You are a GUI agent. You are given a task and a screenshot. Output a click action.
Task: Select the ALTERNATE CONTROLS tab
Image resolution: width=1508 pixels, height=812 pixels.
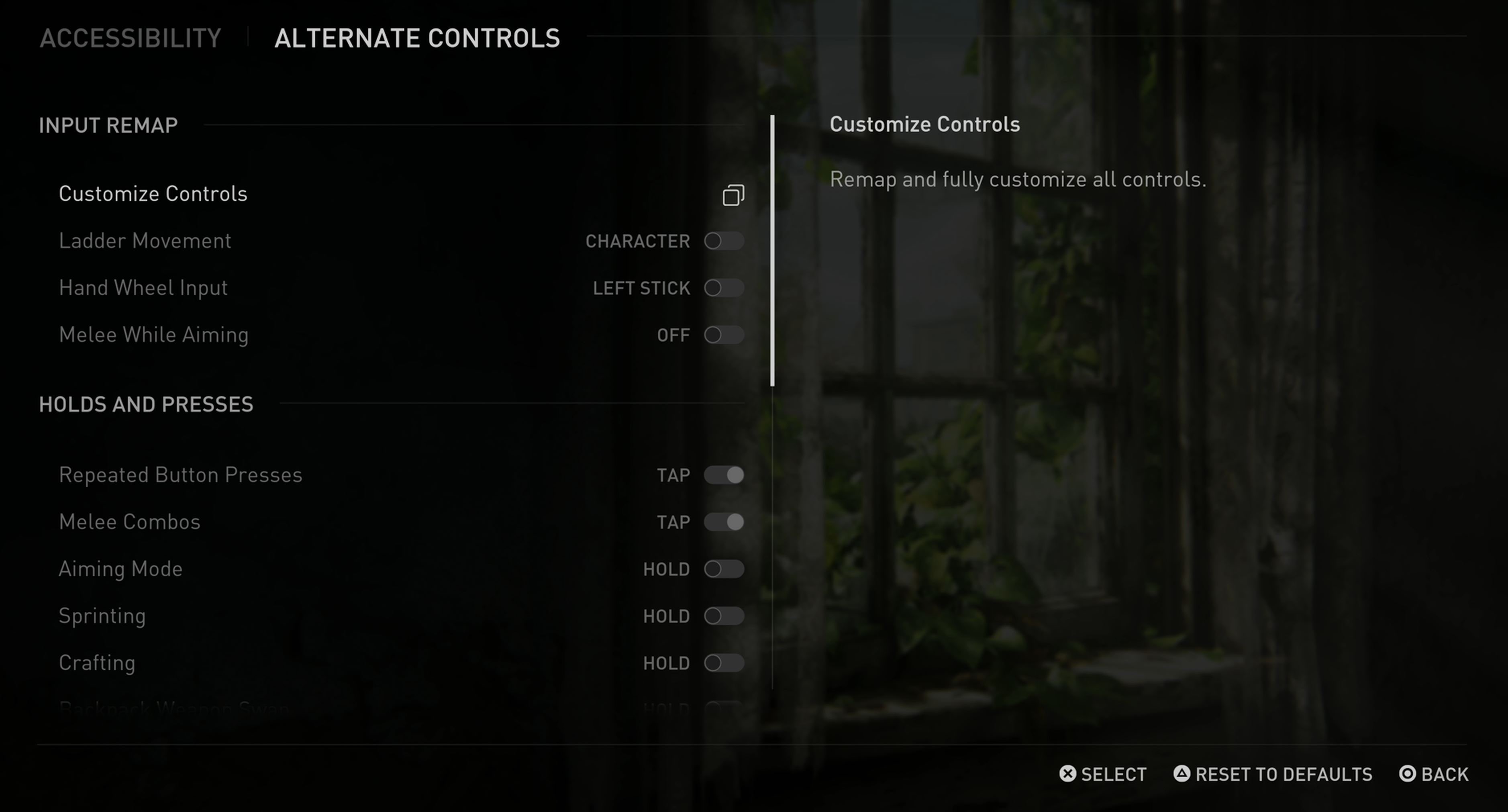click(418, 37)
